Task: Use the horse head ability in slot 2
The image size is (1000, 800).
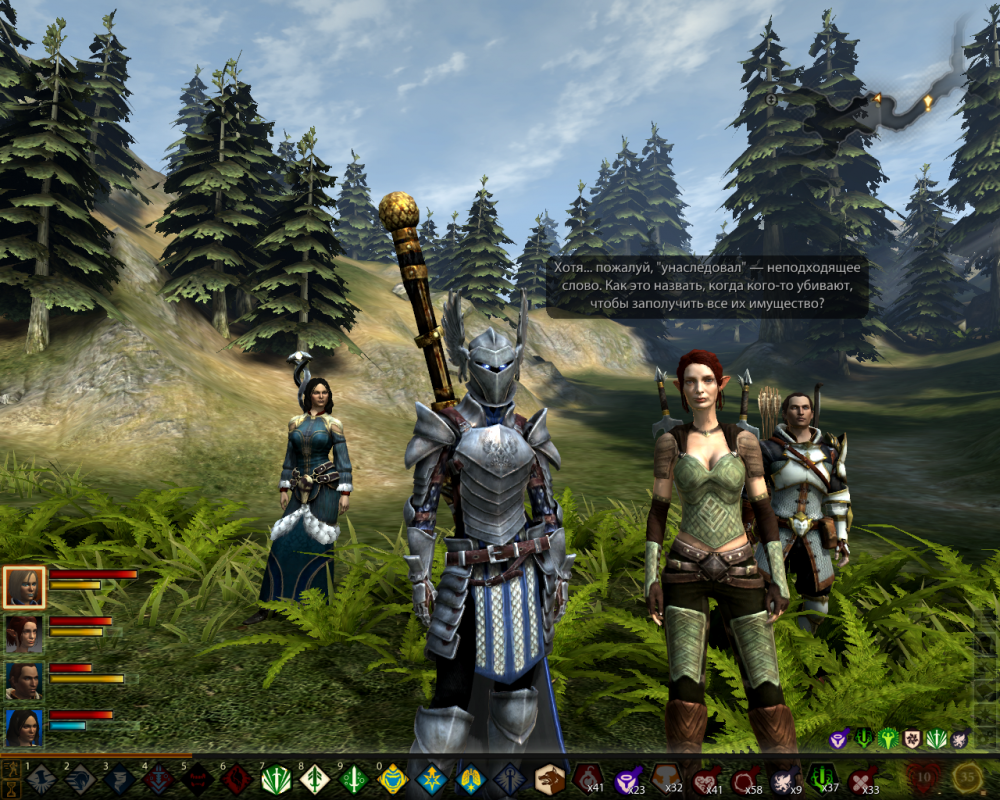Action: (x=79, y=779)
